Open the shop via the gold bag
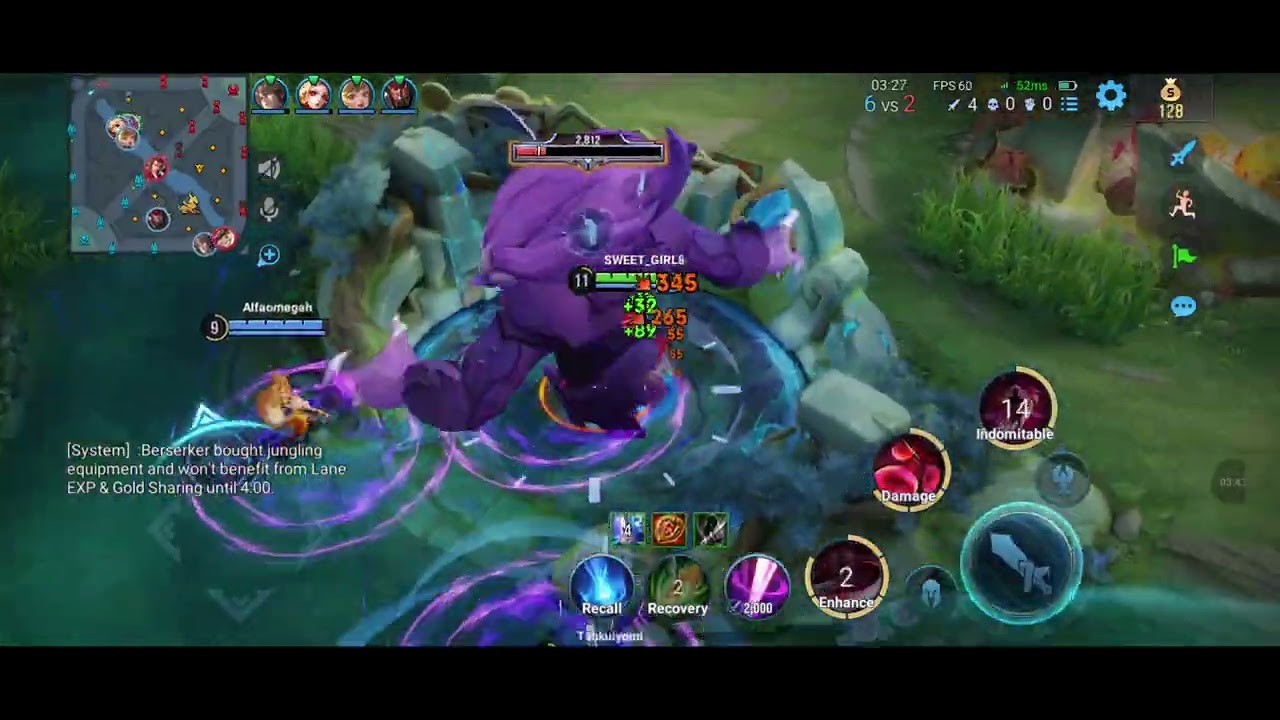 tap(1171, 97)
